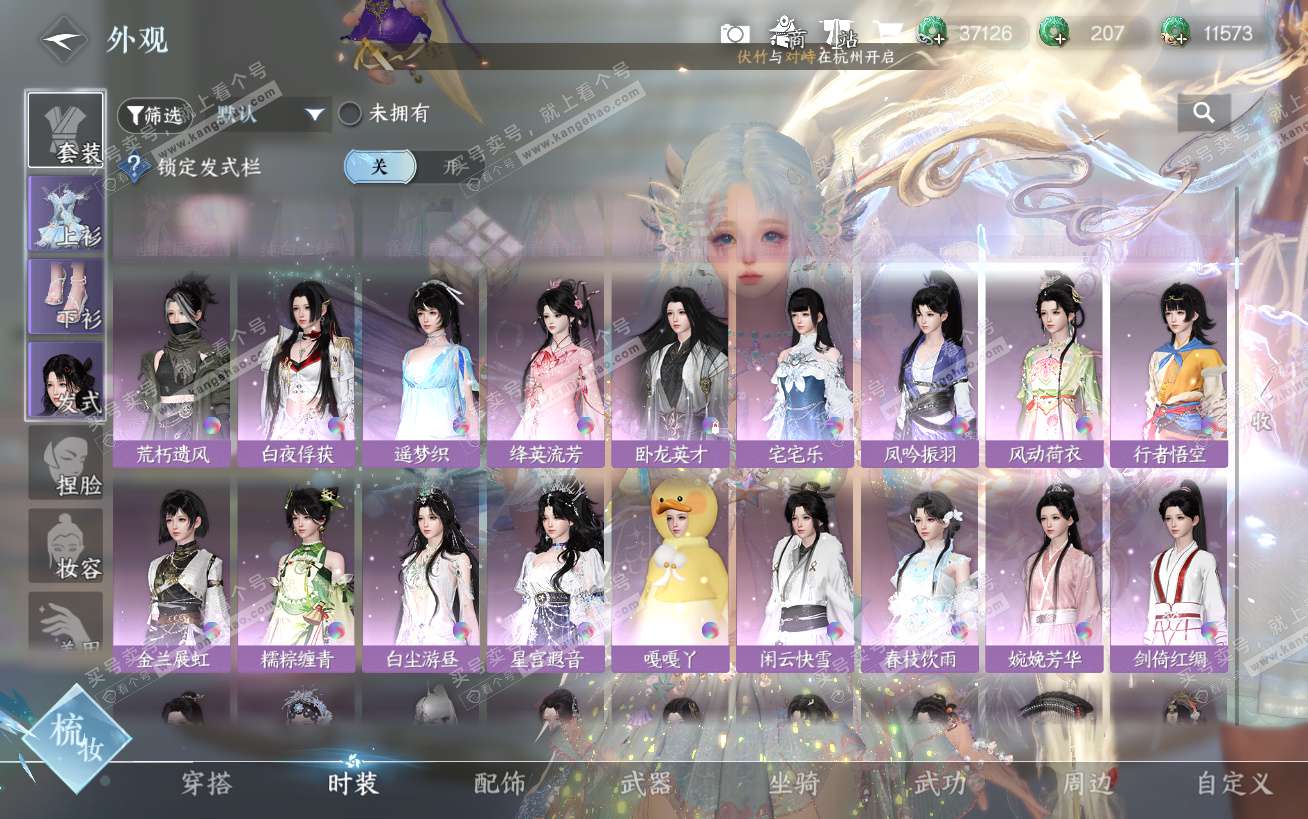The width and height of the screenshot is (1308, 819).
Task: Open the 捏脸 face customization category
Action: pos(66,463)
